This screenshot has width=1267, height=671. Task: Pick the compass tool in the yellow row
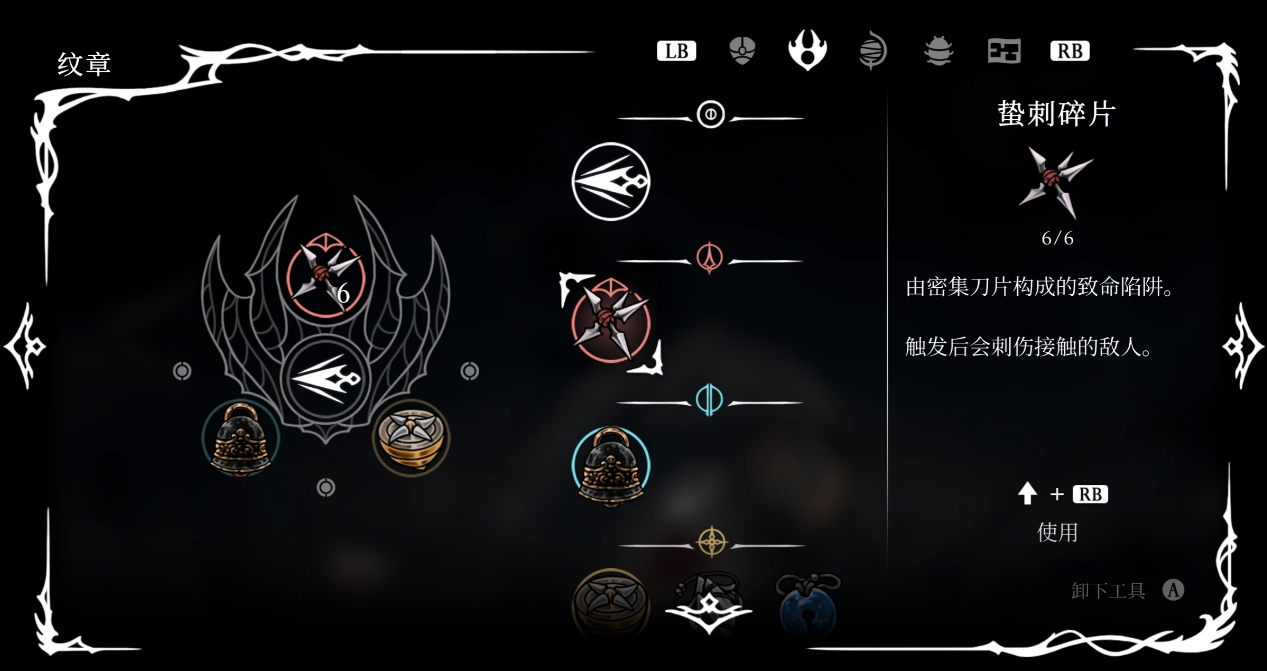pyautogui.click(x=611, y=603)
